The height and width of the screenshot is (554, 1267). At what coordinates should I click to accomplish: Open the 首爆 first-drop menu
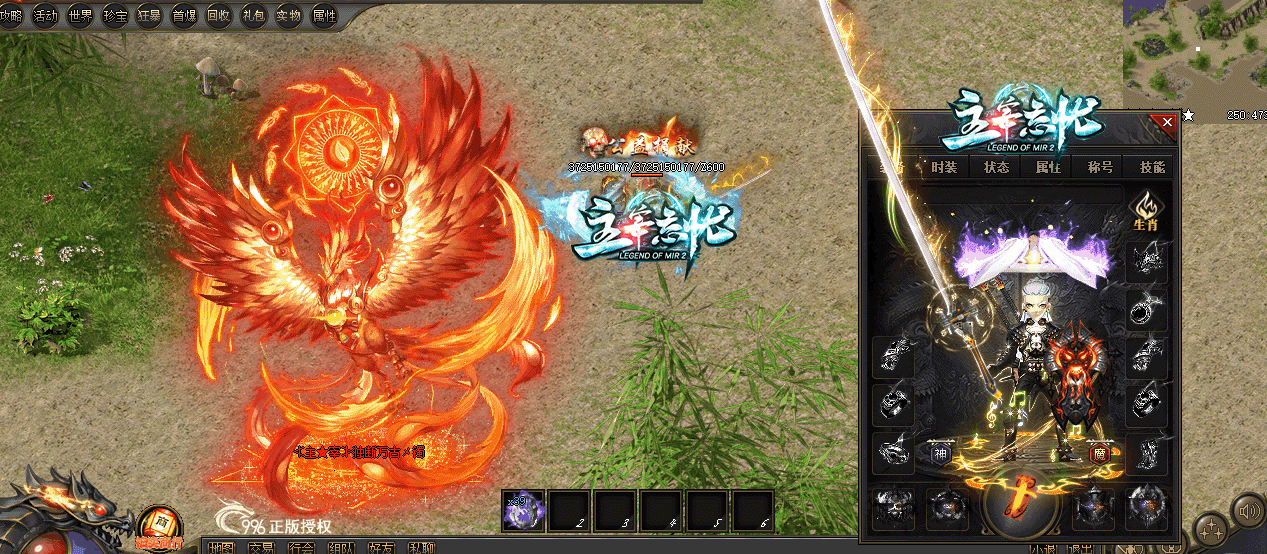(185, 15)
